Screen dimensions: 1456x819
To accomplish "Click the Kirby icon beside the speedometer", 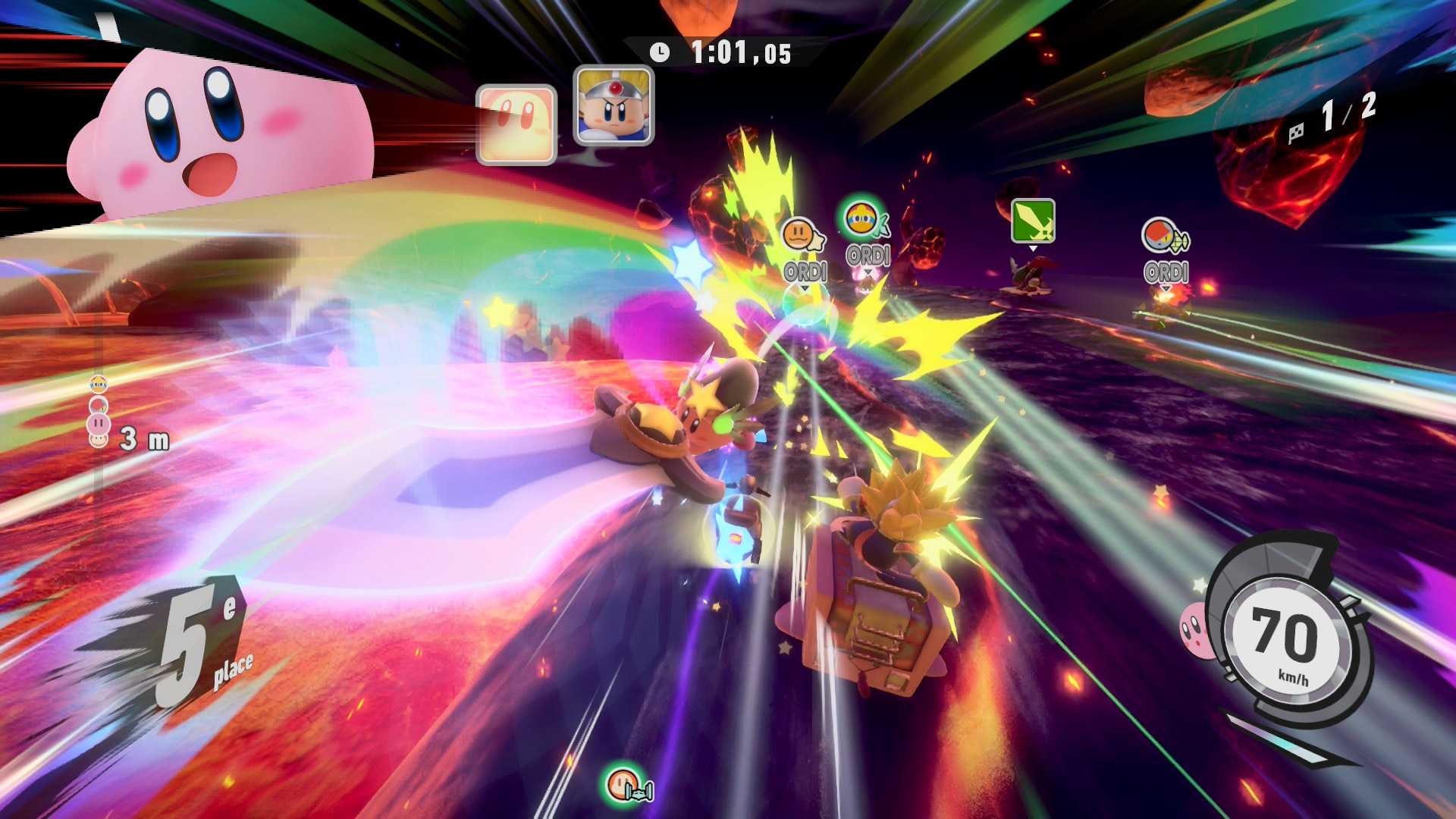I will (1194, 630).
